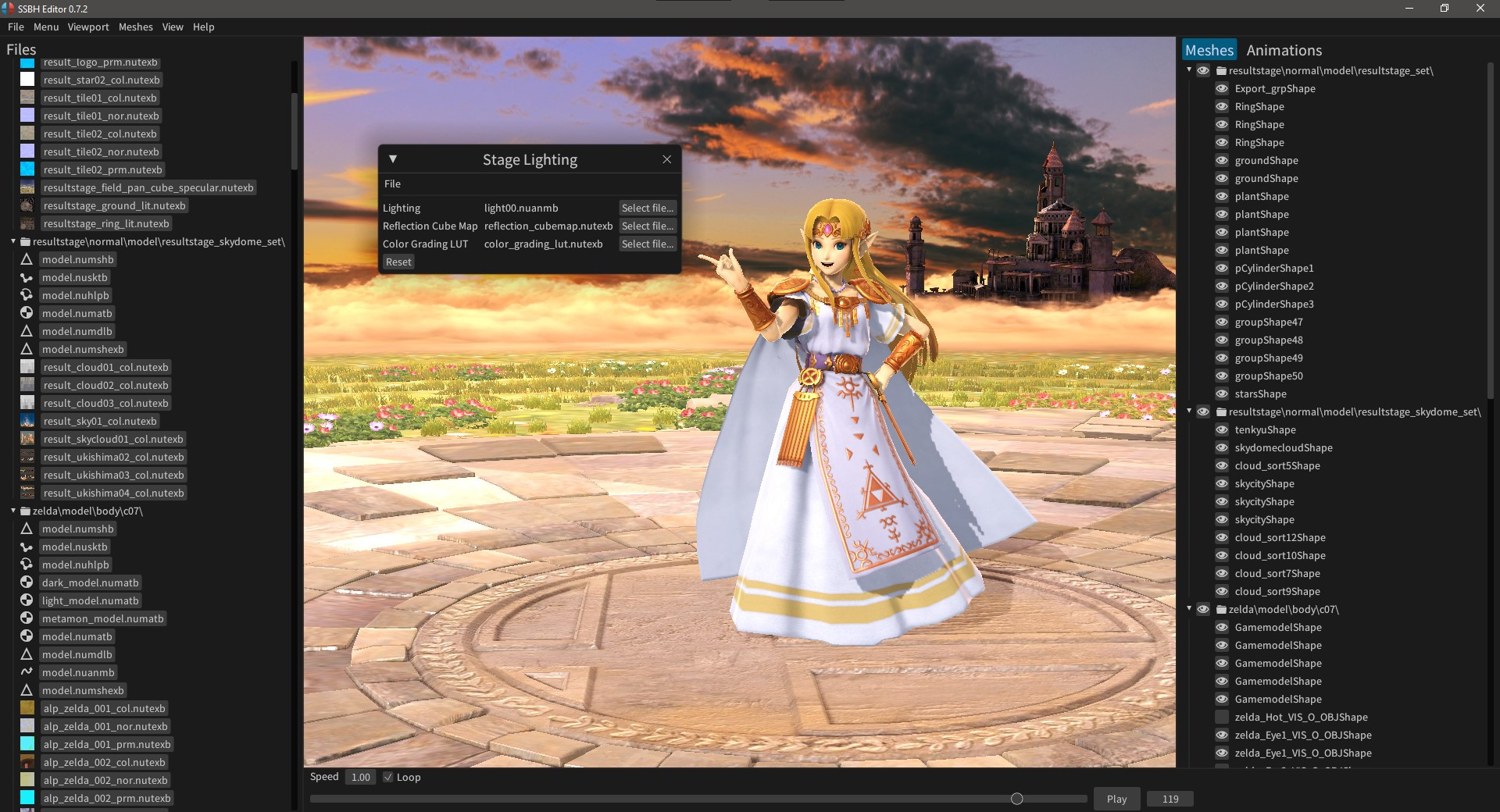This screenshot has height=812, width=1500.
Task: Click the mesh icon next to model.numshb
Action: click(27, 529)
